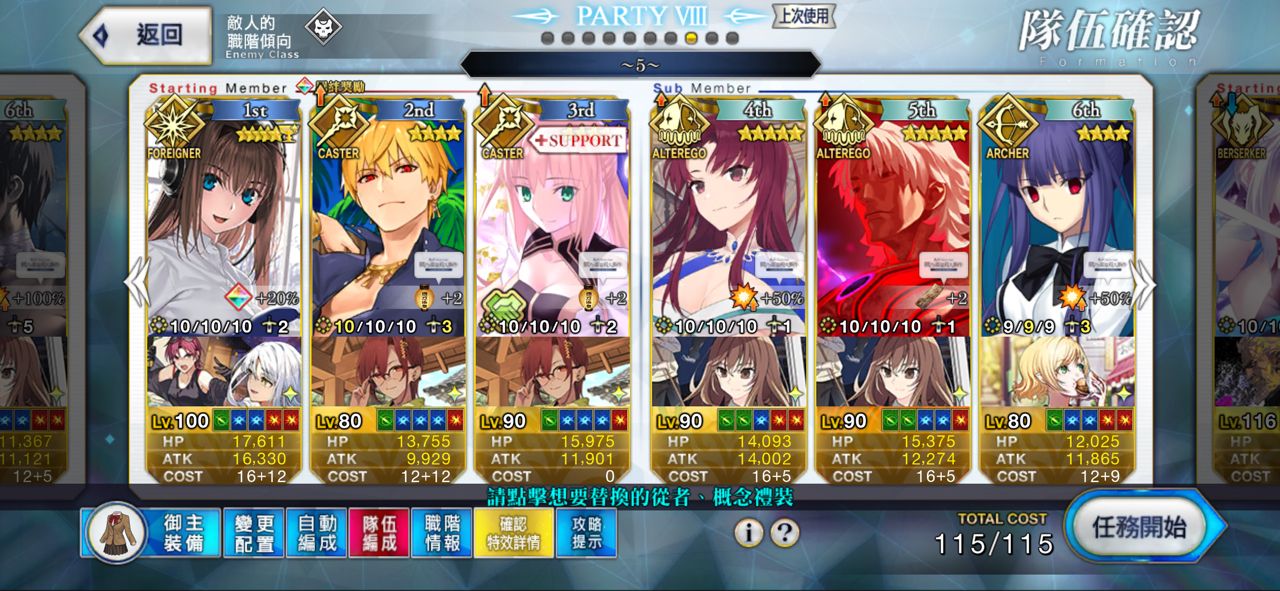Viewport: 1280px width, 591px height.
Task: Go back with the 返回 button
Action: coord(146,35)
